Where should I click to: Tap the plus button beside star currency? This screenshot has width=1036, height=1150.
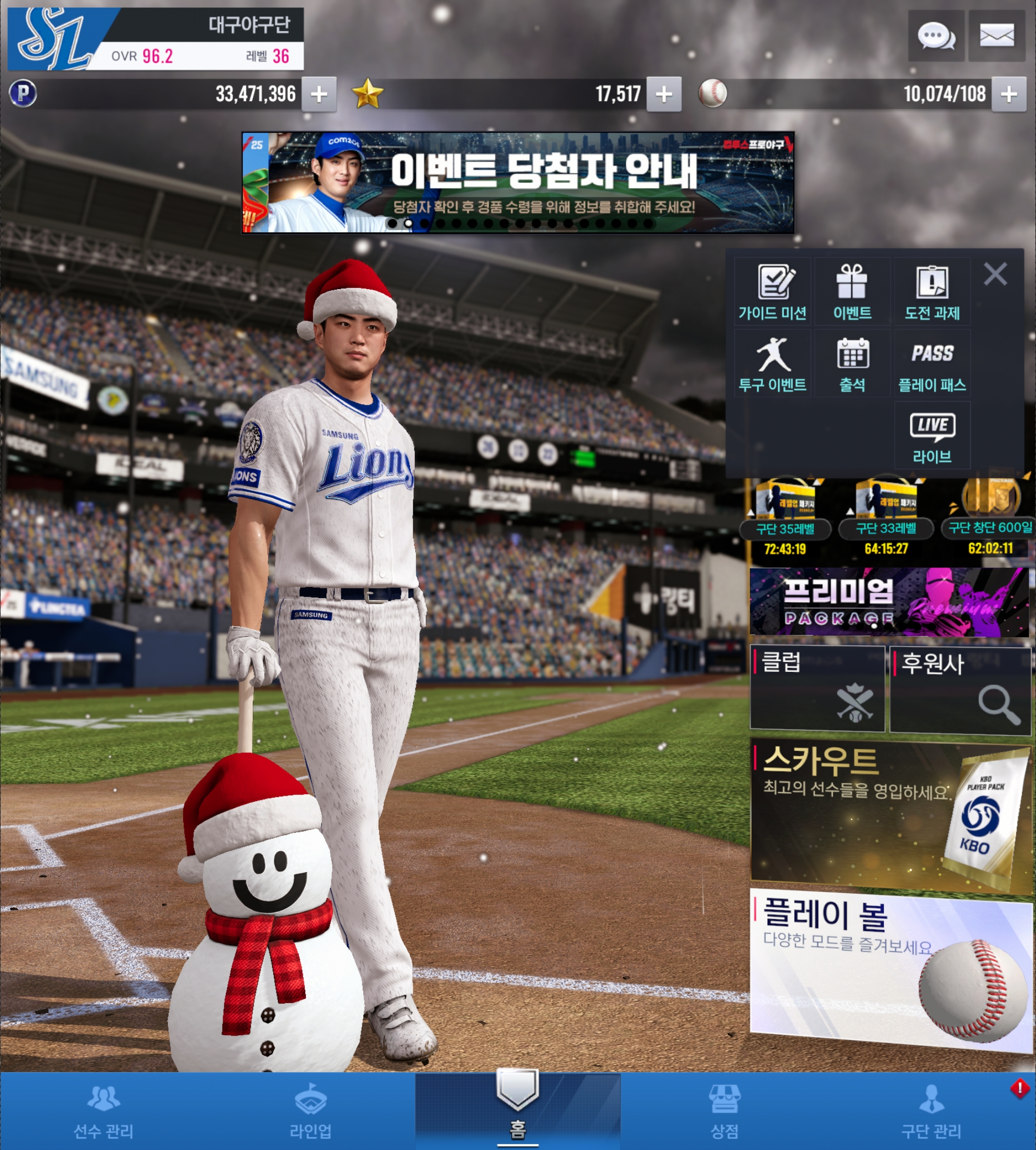click(x=664, y=94)
